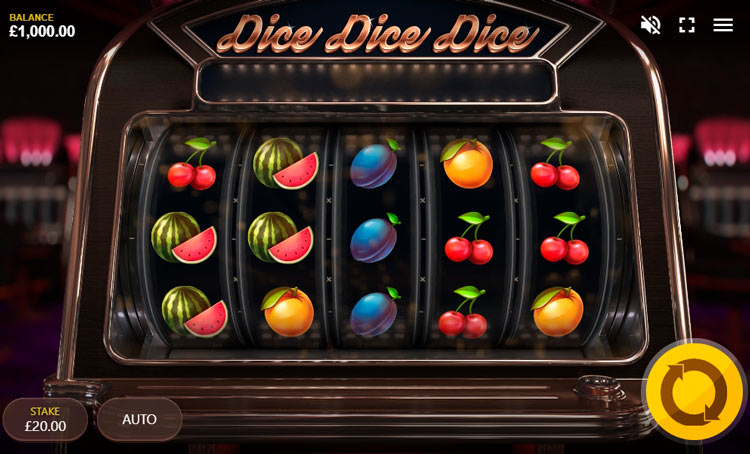Open the hamburger menu
Screen dimensions: 750x454
(x=723, y=25)
